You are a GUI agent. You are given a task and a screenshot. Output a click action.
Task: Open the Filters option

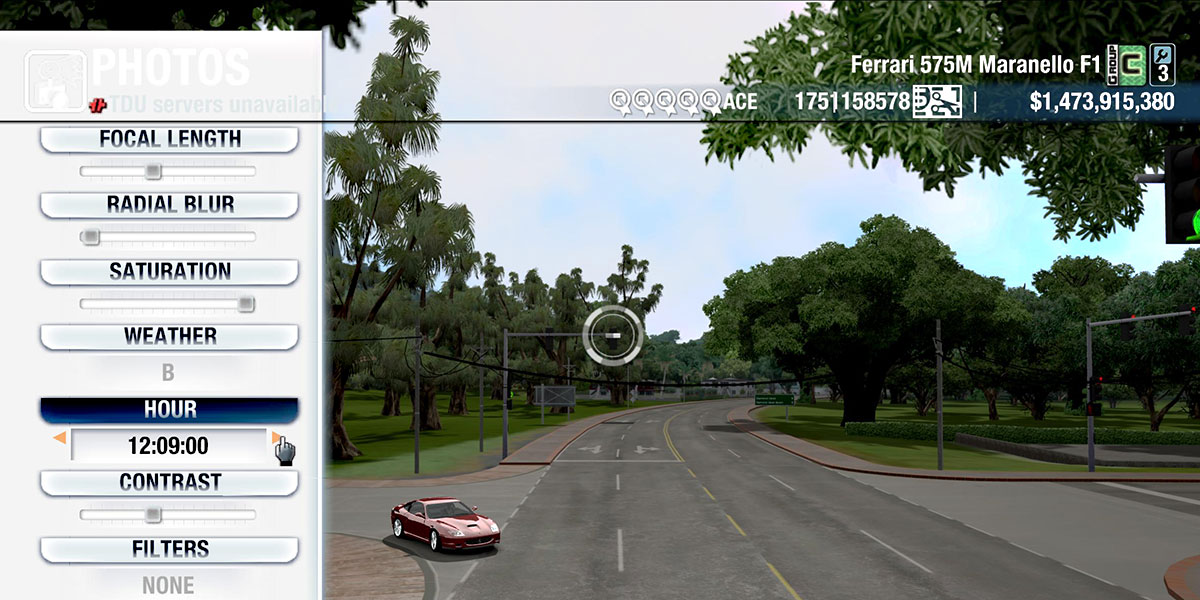[x=169, y=549]
